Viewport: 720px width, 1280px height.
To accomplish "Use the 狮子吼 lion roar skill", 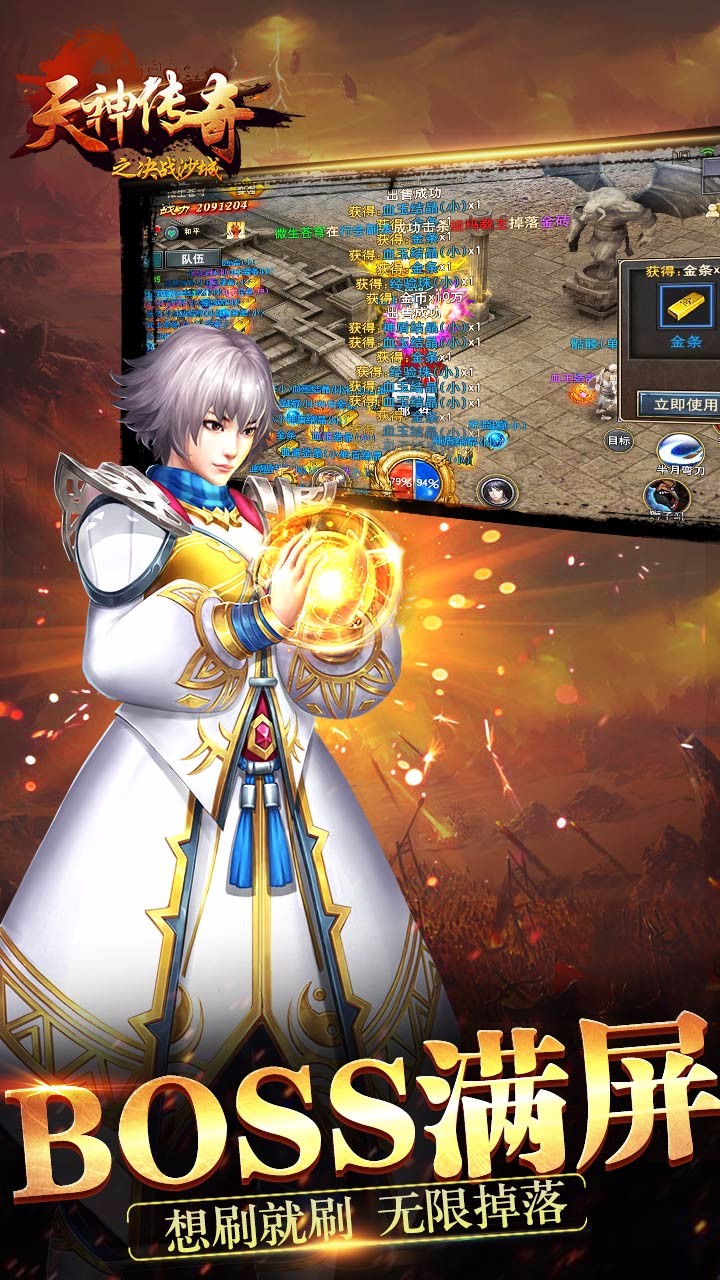I will pos(667,497).
